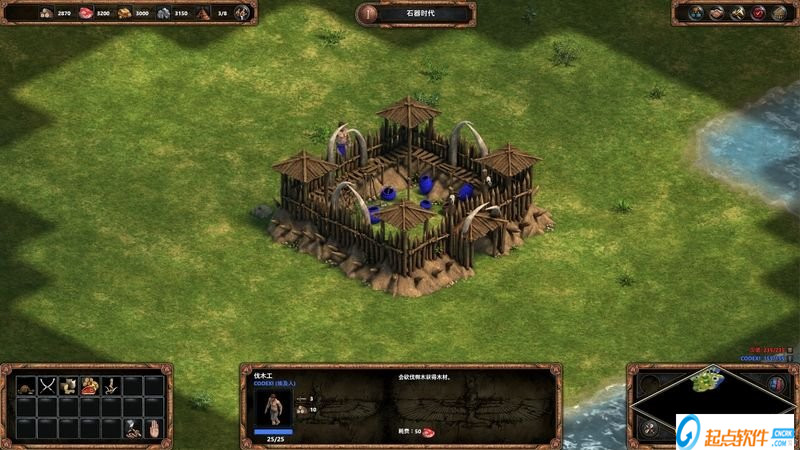Screen dimensions: 800x450
Task: Select the crossed swords command icon
Action: click(x=46, y=385)
